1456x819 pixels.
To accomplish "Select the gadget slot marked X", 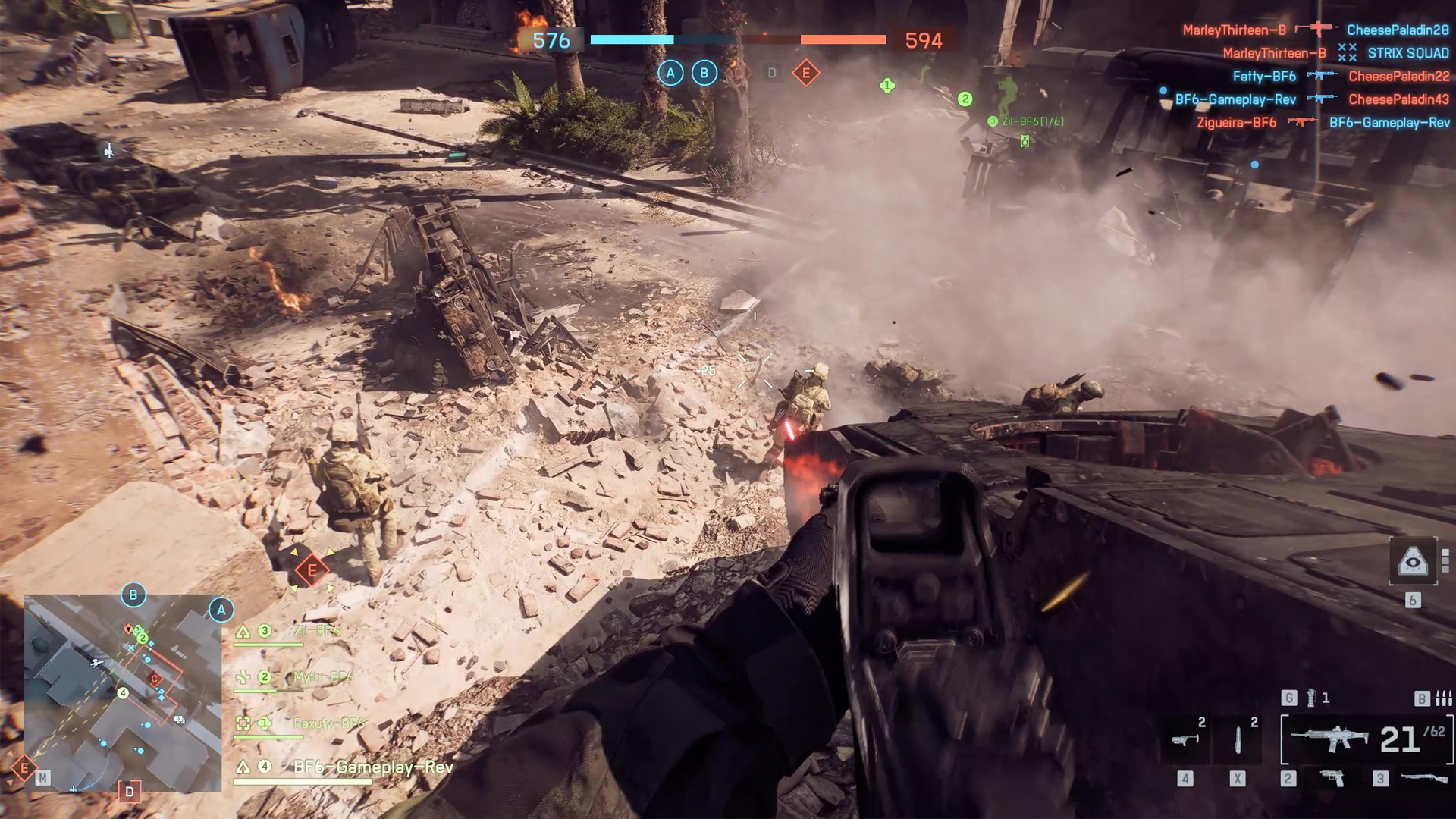I will click(1238, 739).
